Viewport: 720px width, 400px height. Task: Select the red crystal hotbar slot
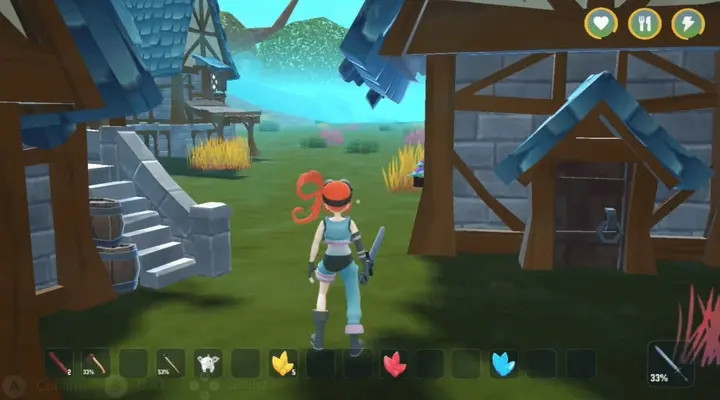(394, 364)
